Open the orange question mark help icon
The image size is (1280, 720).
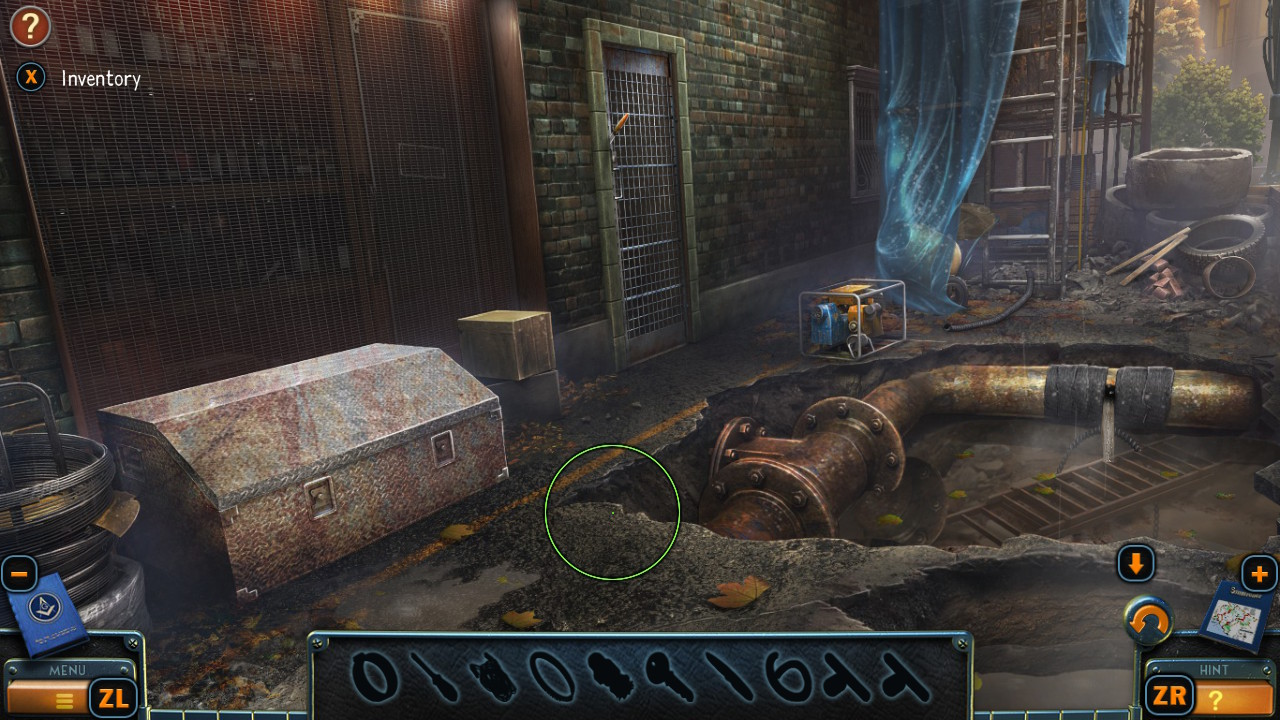pyautogui.click(x=30, y=27)
